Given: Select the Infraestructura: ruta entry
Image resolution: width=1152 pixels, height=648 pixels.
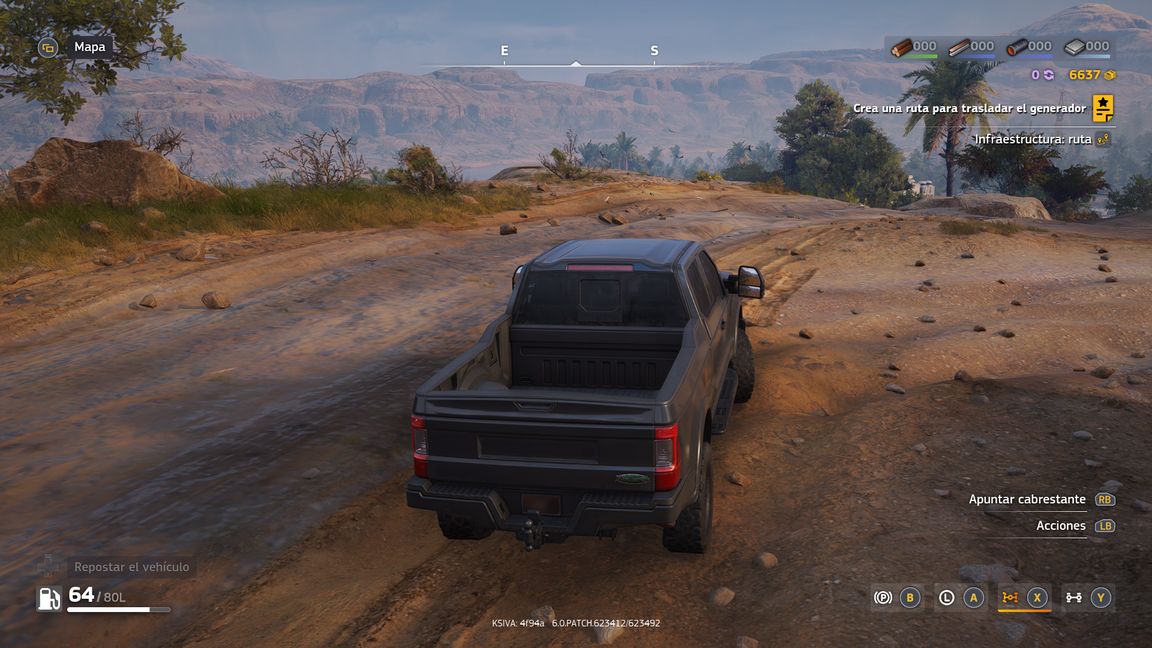Looking at the screenshot, I should click(1033, 139).
